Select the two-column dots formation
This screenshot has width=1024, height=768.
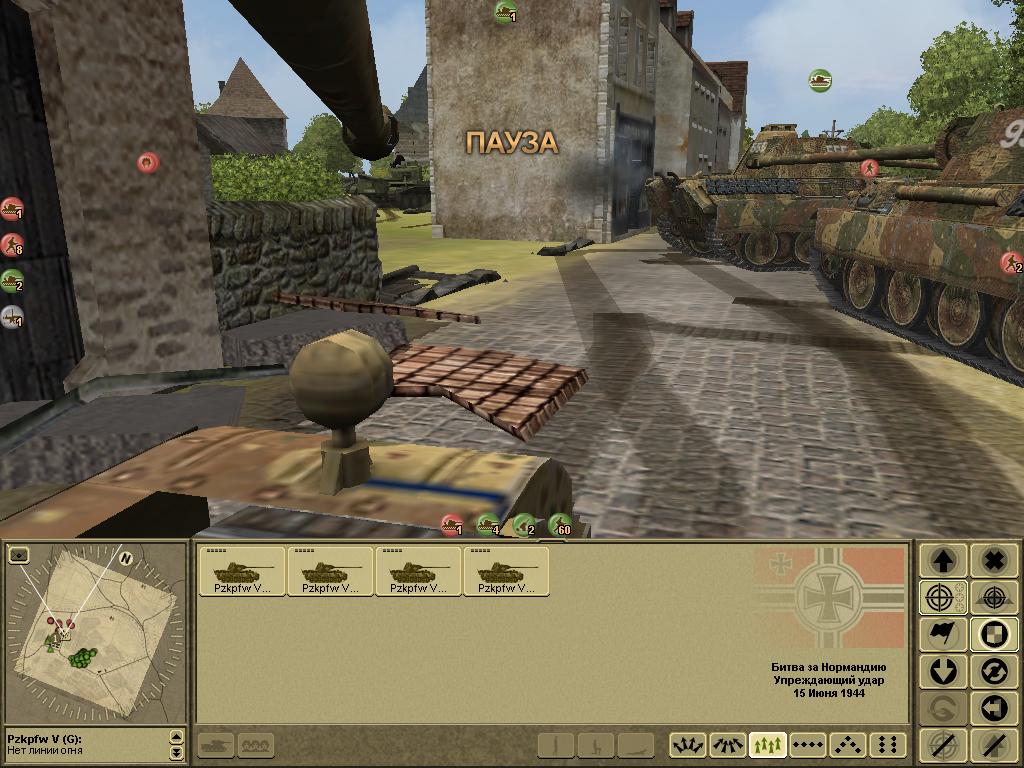[x=887, y=745]
